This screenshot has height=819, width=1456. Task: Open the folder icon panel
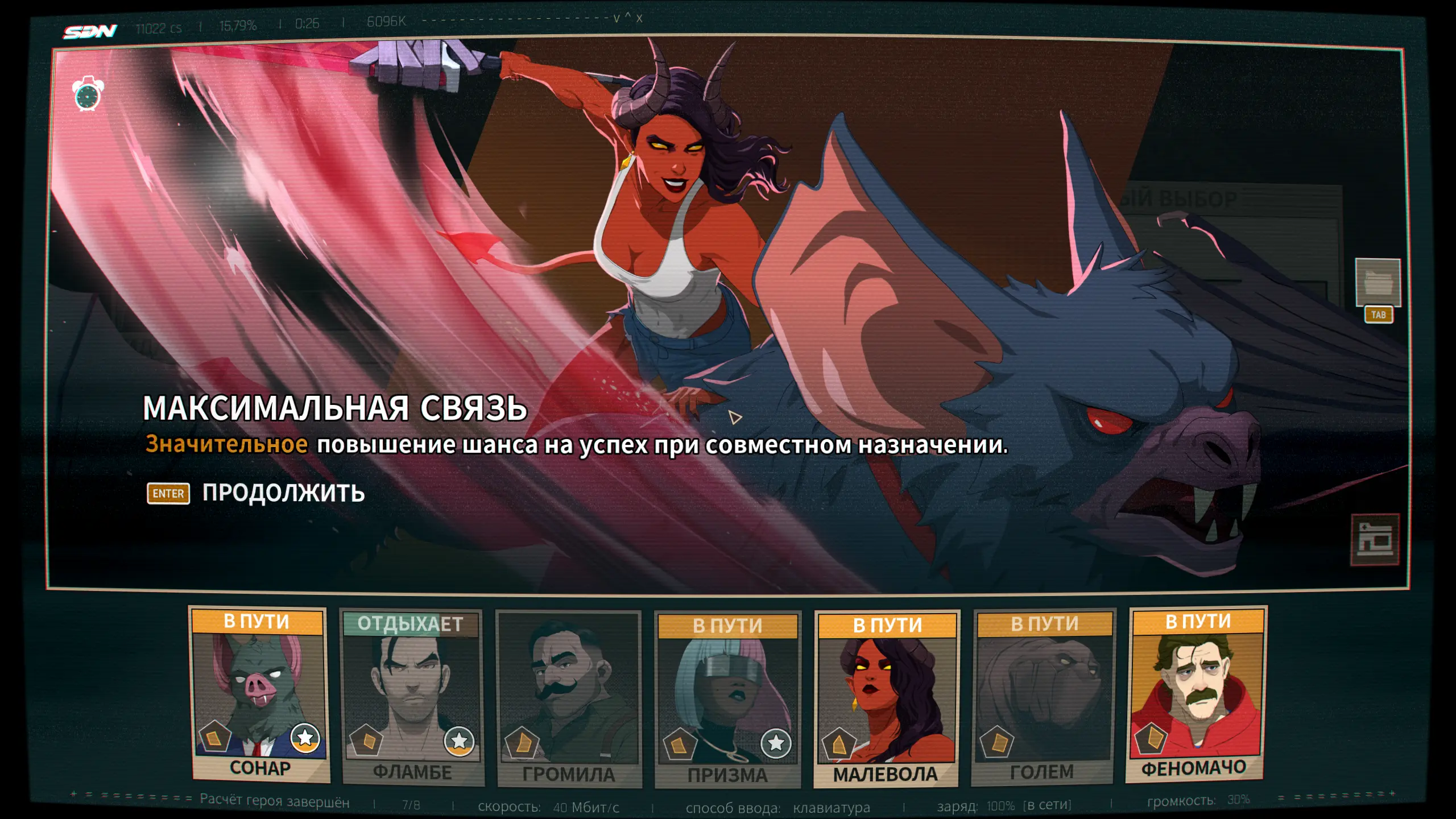(1378, 283)
